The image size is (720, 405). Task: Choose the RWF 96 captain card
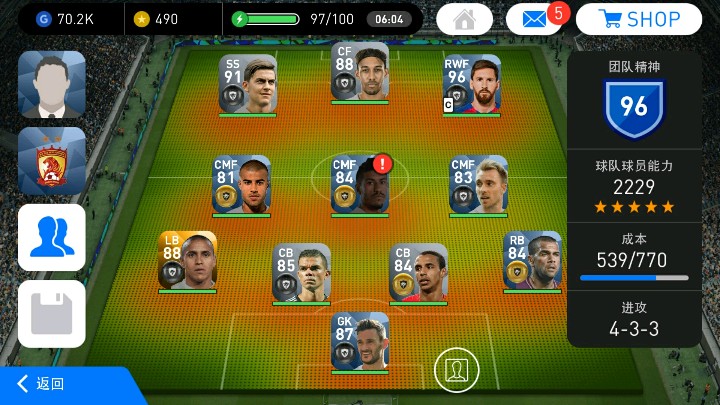pyautogui.click(x=472, y=84)
